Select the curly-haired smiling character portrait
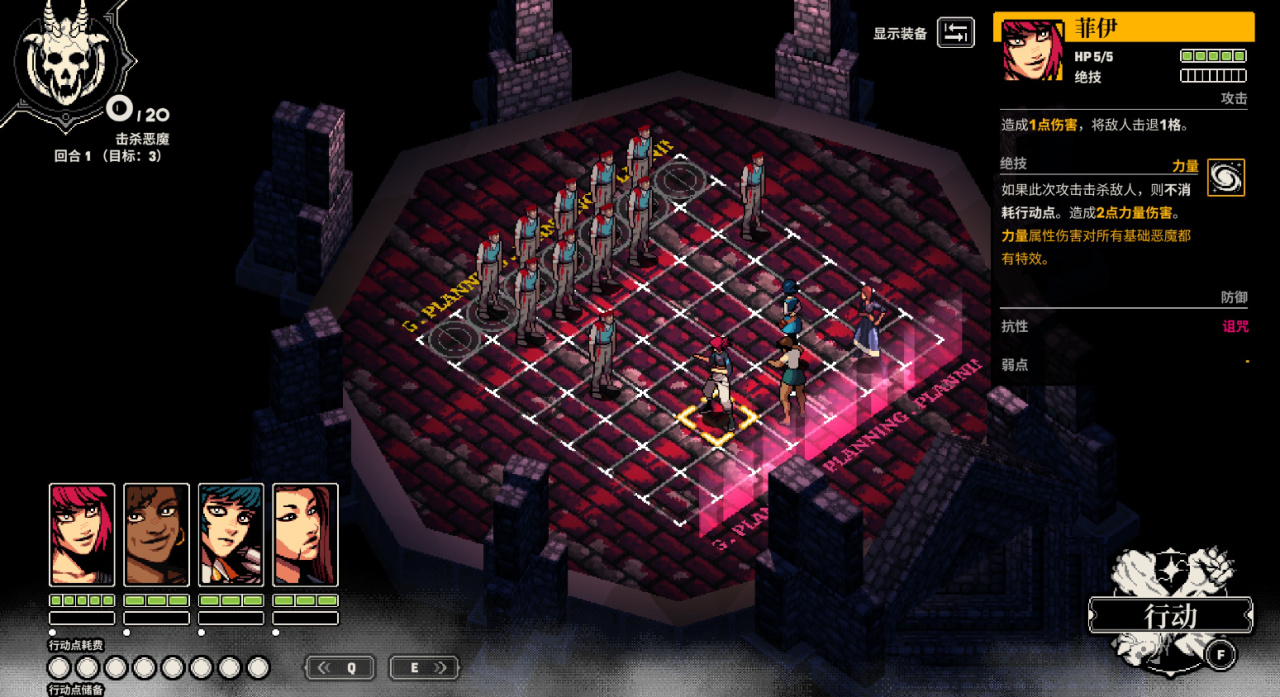 click(x=156, y=534)
